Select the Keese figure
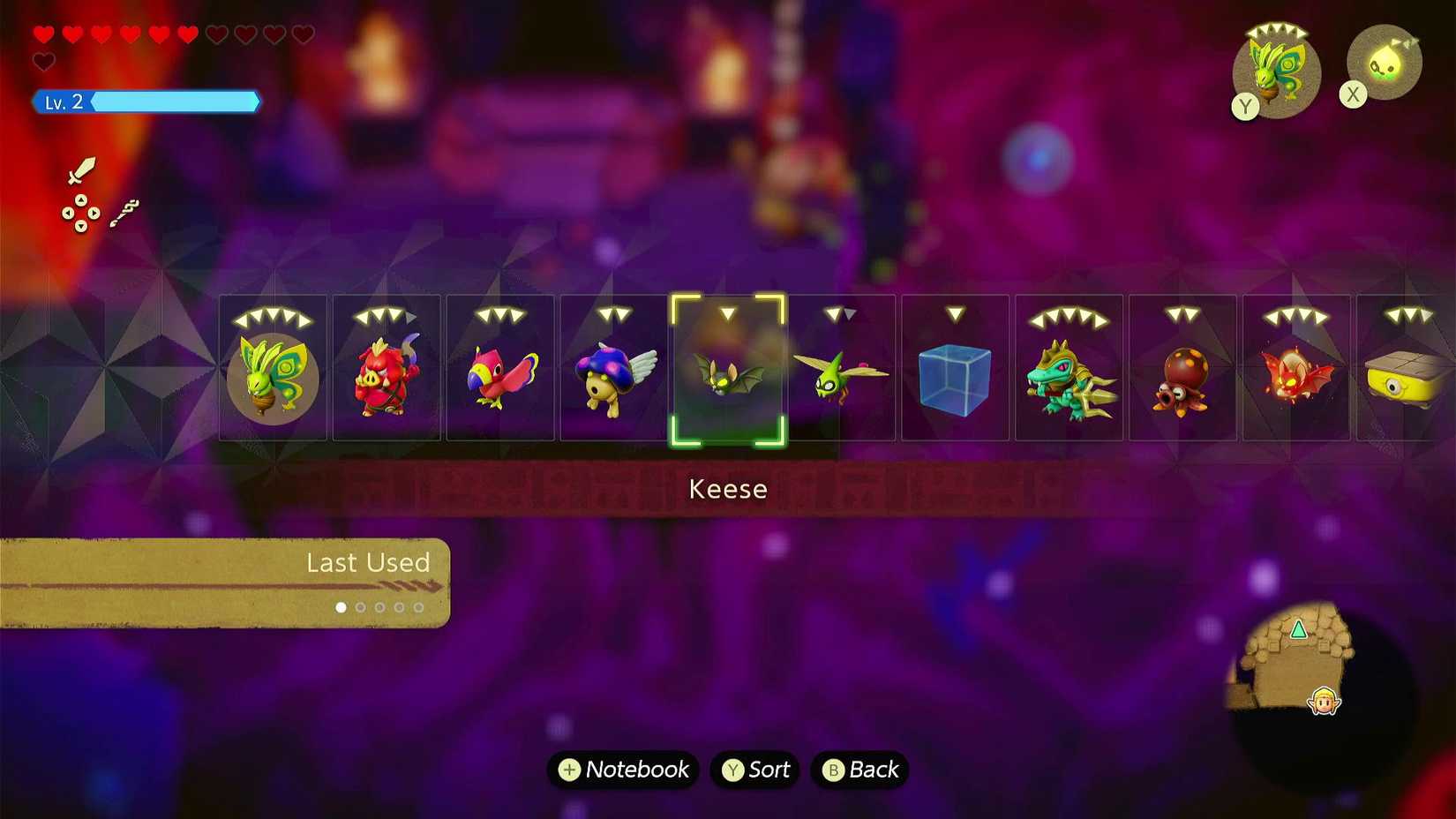 coord(727,371)
